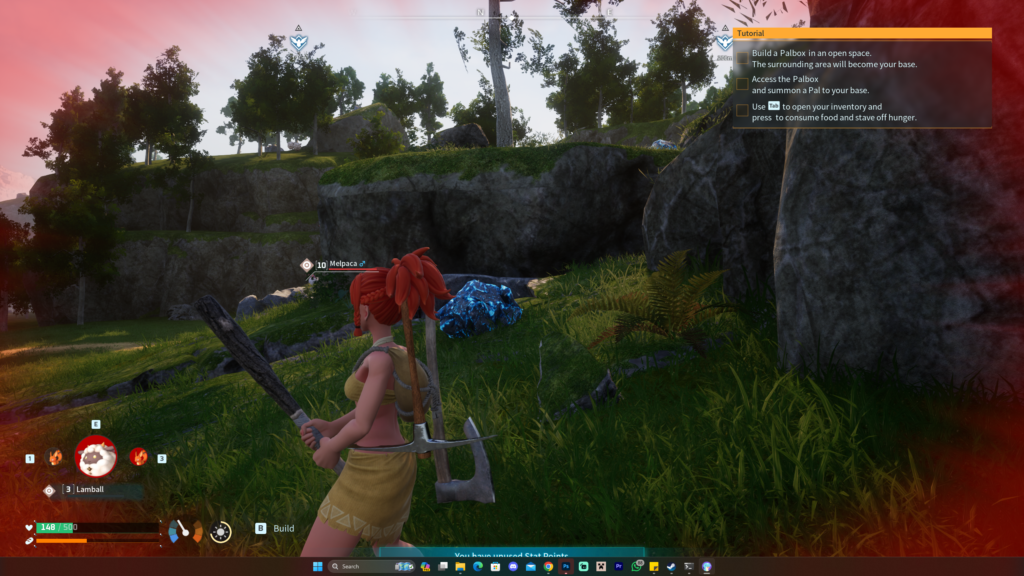Open the Tutorial objectives panel header
1024x576 pixels.
click(x=862, y=33)
